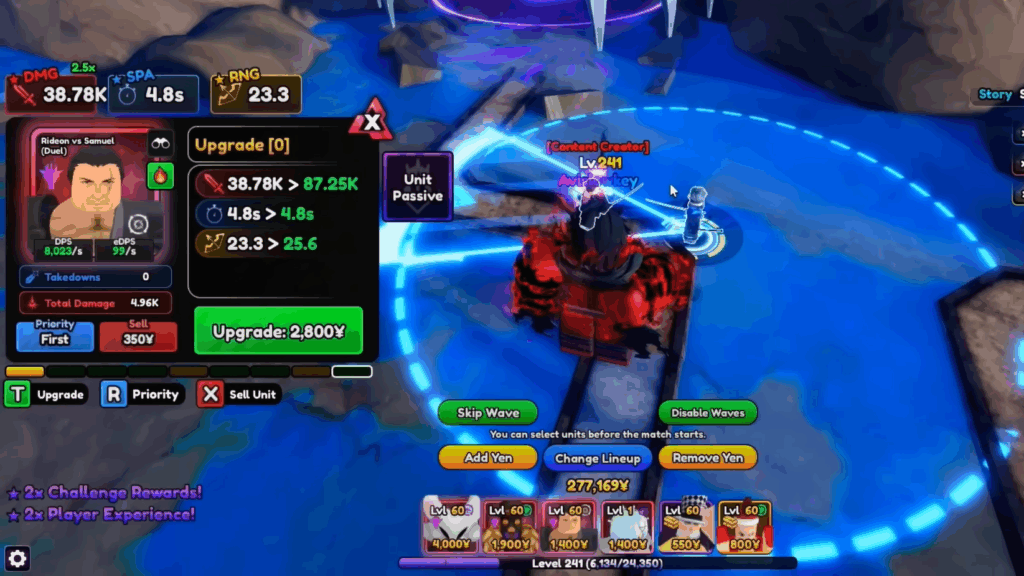The width and height of the screenshot is (1024, 576).
Task: Select the 1,900¥ unit in hotbar
Action: (x=510, y=526)
